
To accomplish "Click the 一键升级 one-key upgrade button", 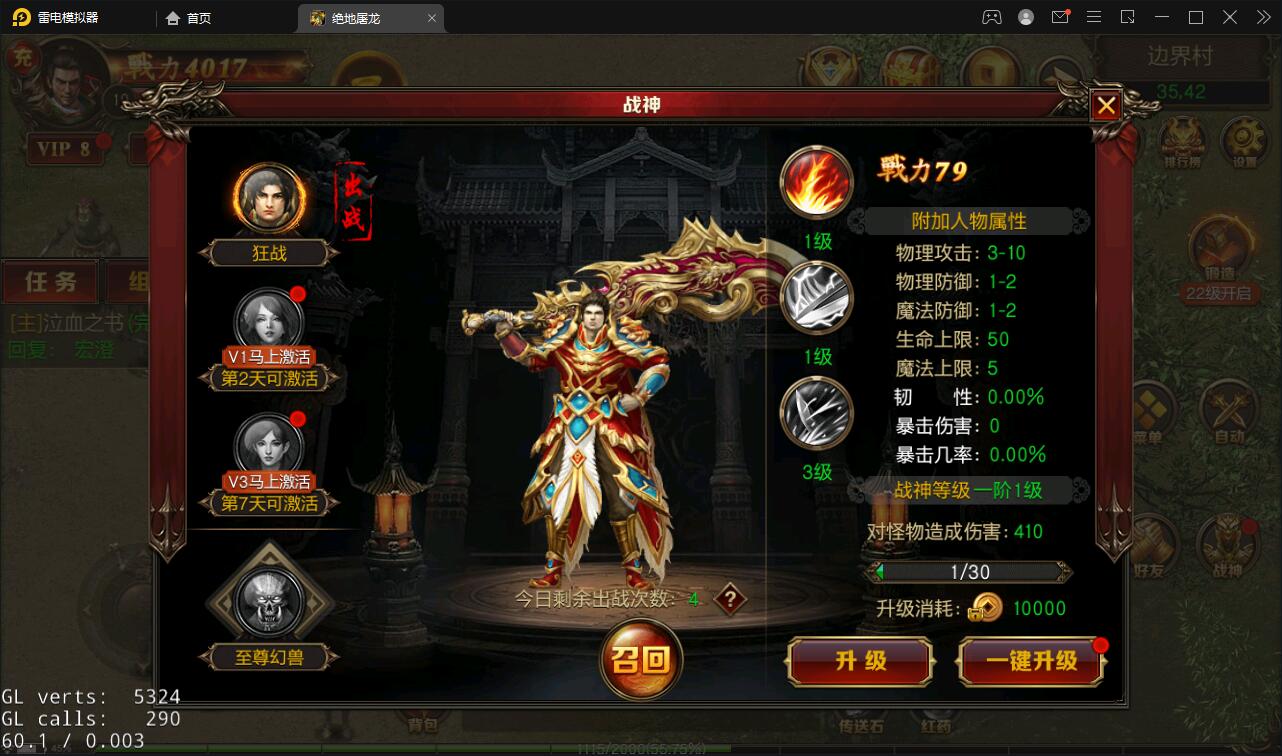I will [1030, 662].
